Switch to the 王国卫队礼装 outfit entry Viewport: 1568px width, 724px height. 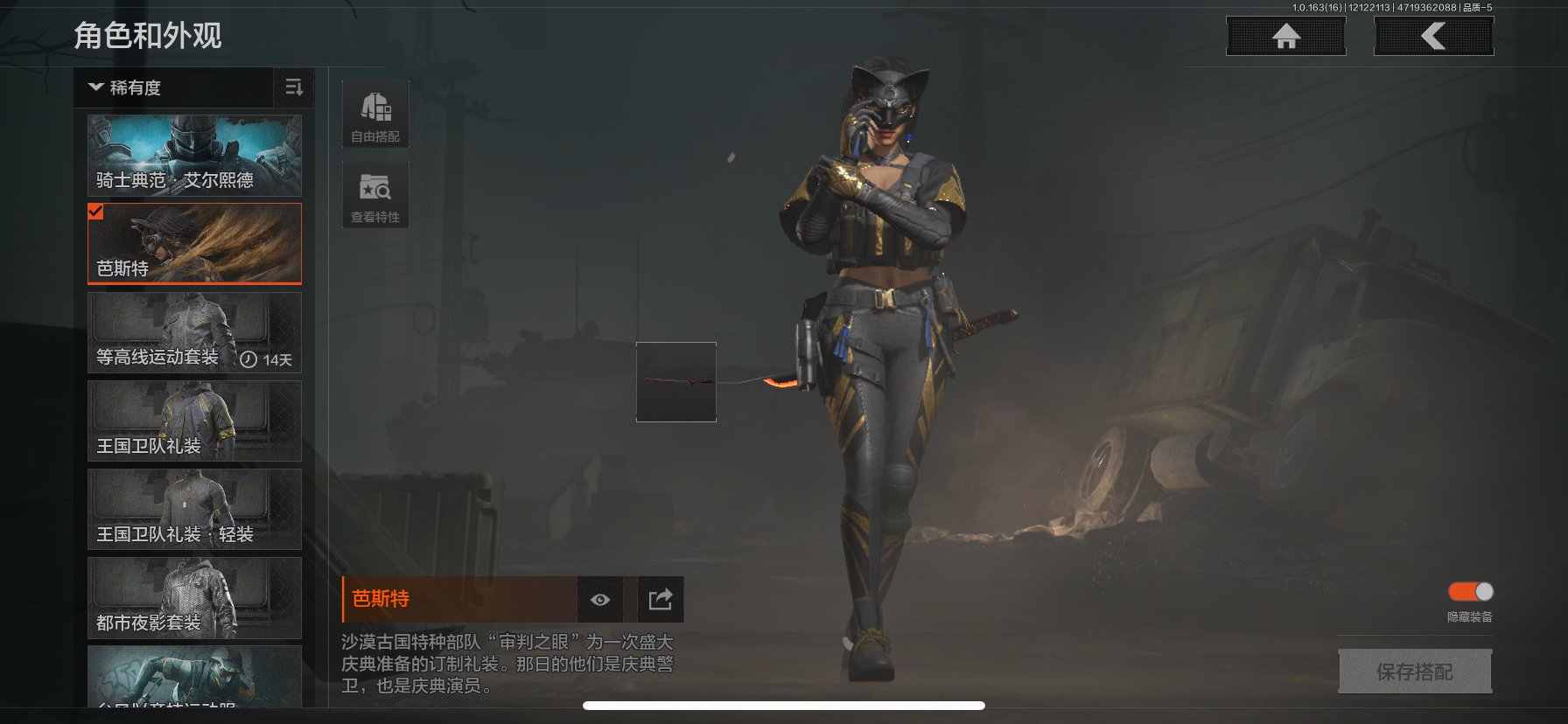[x=193, y=420]
